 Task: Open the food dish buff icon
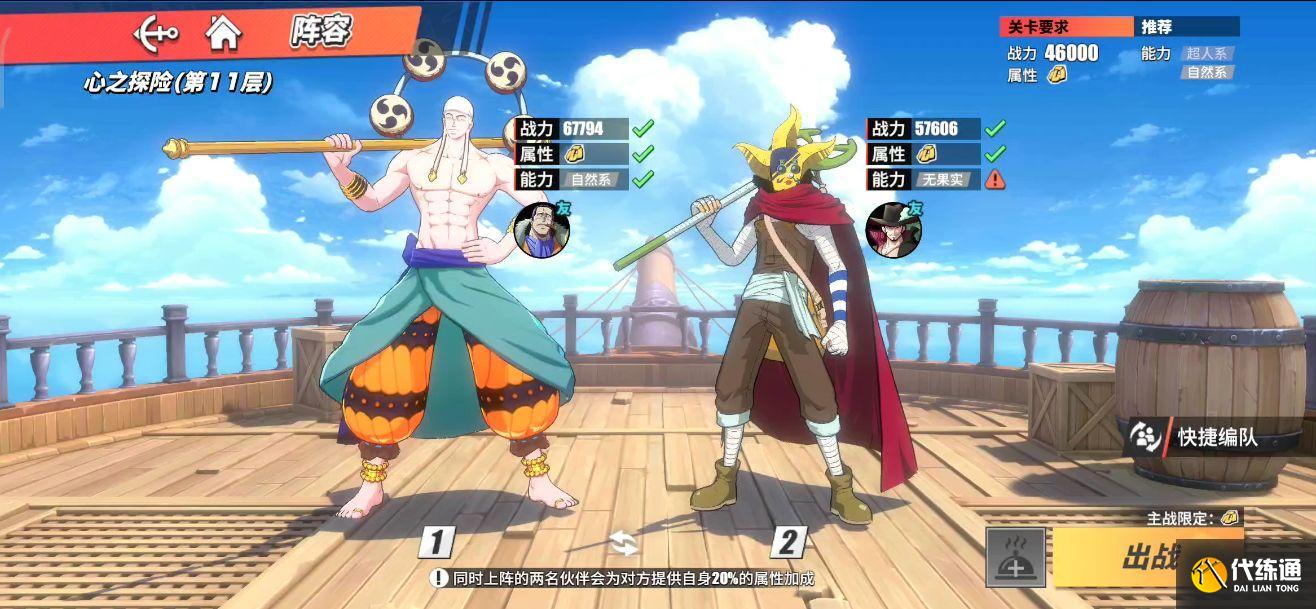1016,557
